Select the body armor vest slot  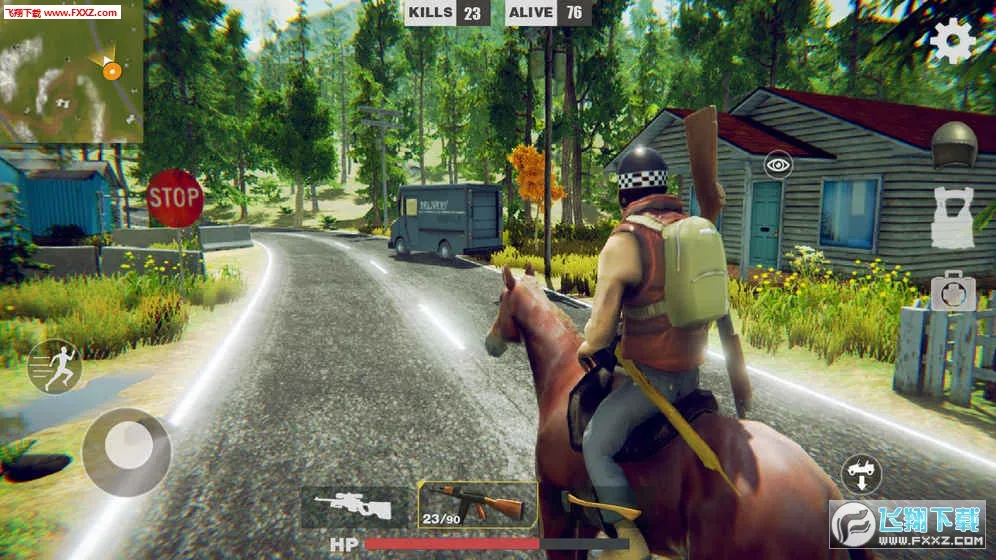tap(952, 217)
